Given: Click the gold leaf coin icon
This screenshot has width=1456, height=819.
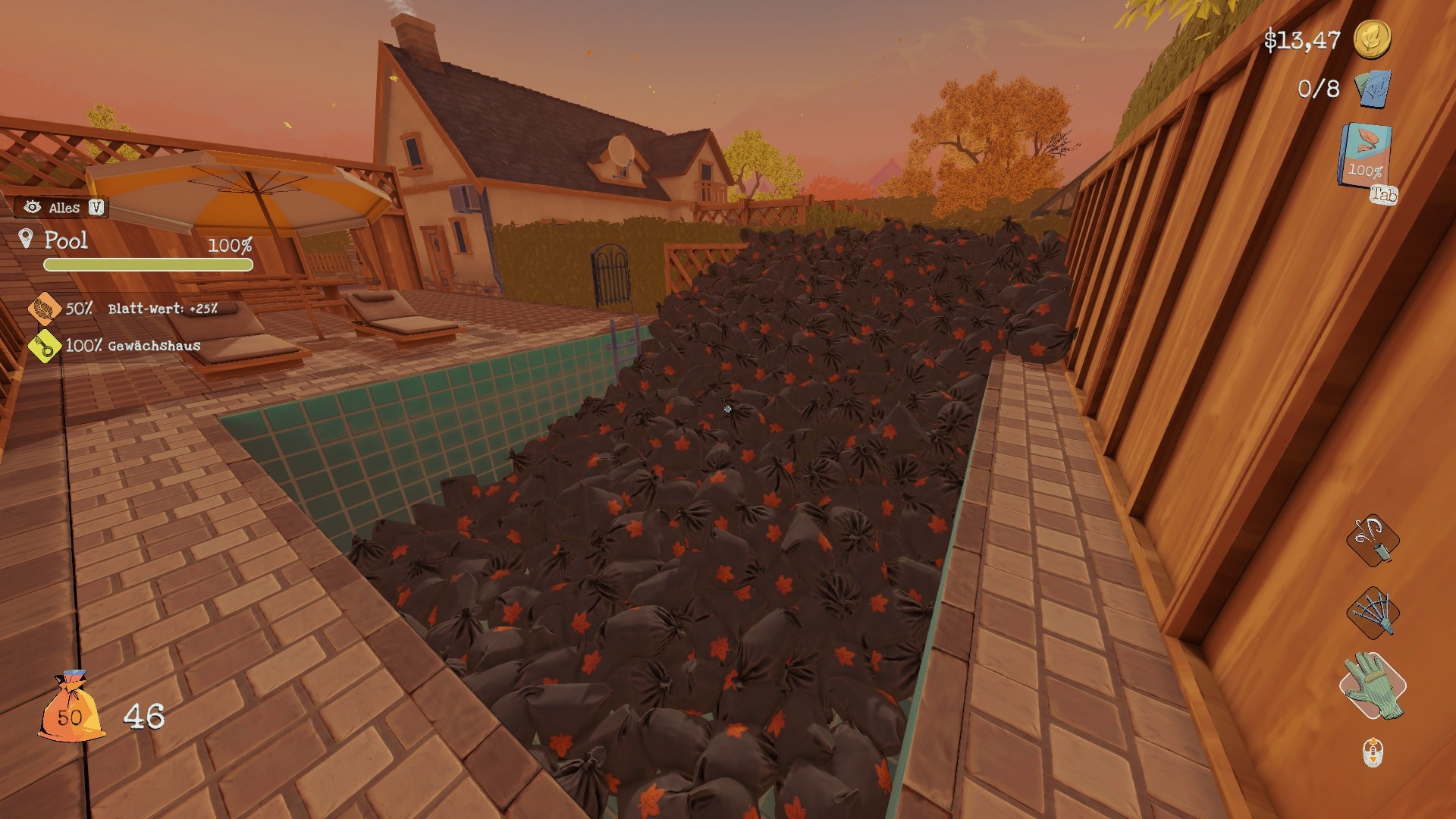Looking at the screenshot, I should pyautogui.click(x=1372, y=38).
